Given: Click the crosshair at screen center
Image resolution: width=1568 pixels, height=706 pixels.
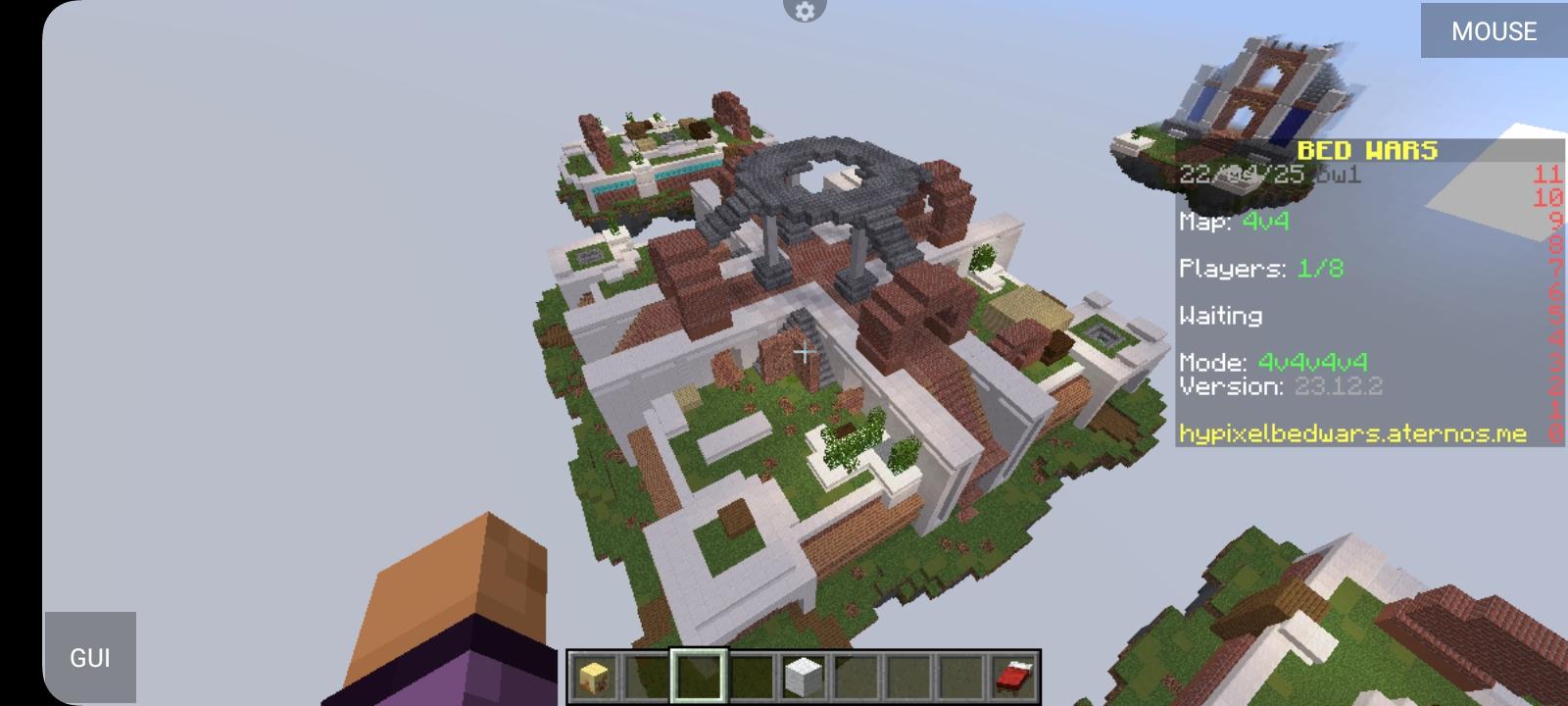Looking at the screenshot, I should [804, 351].
